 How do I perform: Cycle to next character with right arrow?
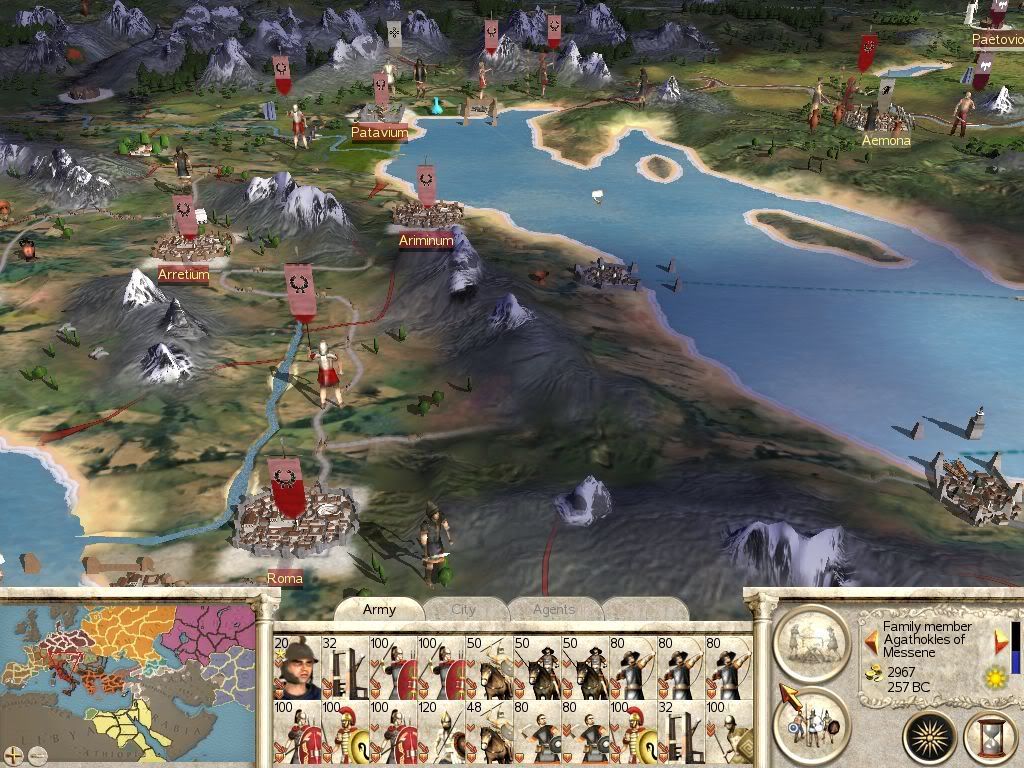coord(1001,641)
